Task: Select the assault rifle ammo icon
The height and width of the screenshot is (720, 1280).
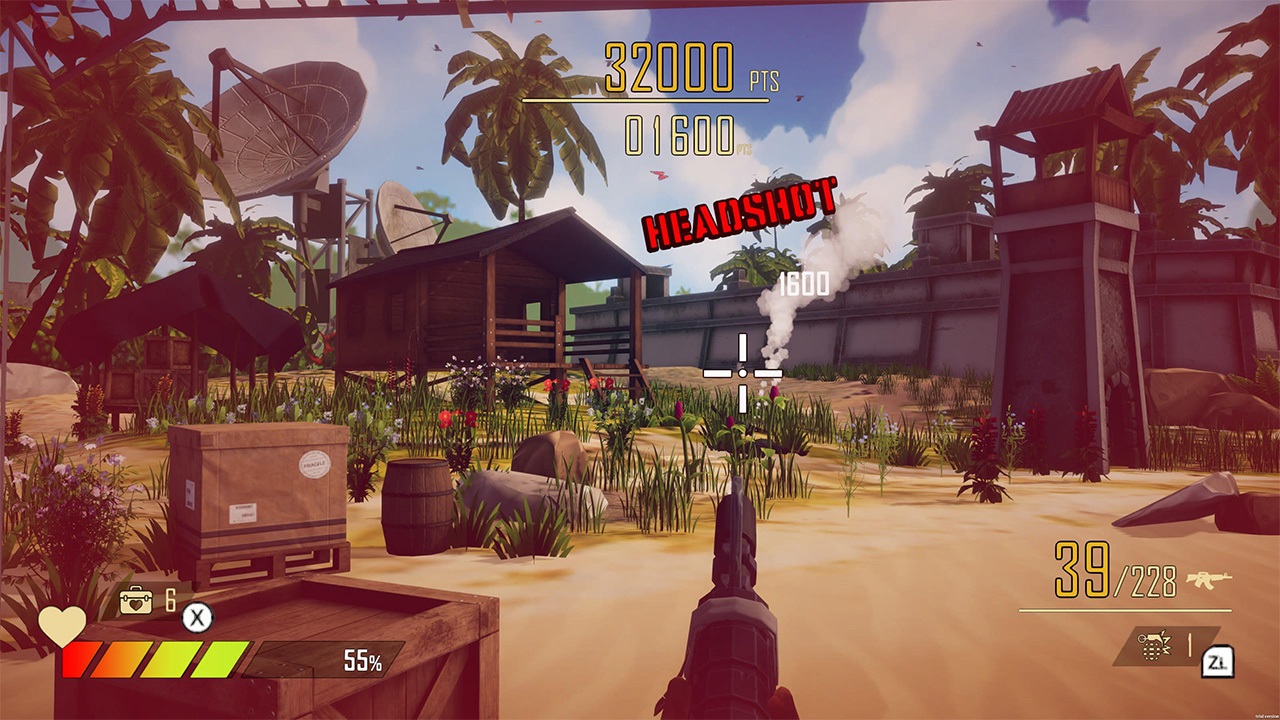Action: click(x=1210, y=577)
